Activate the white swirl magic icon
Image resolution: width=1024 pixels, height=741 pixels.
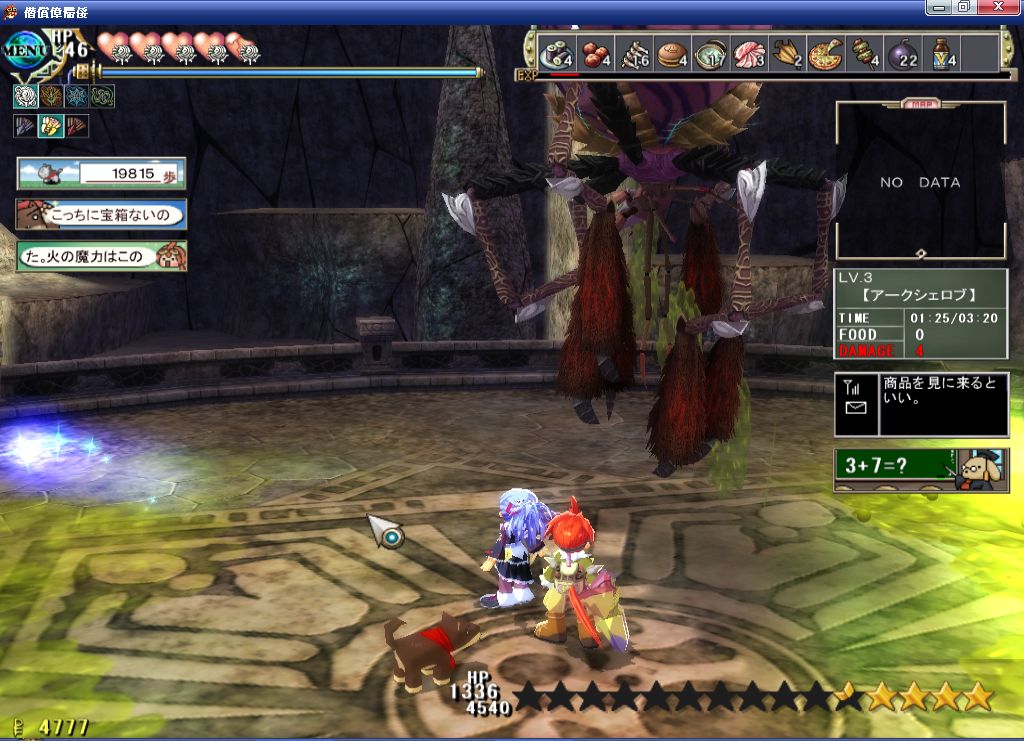[25, 96]
